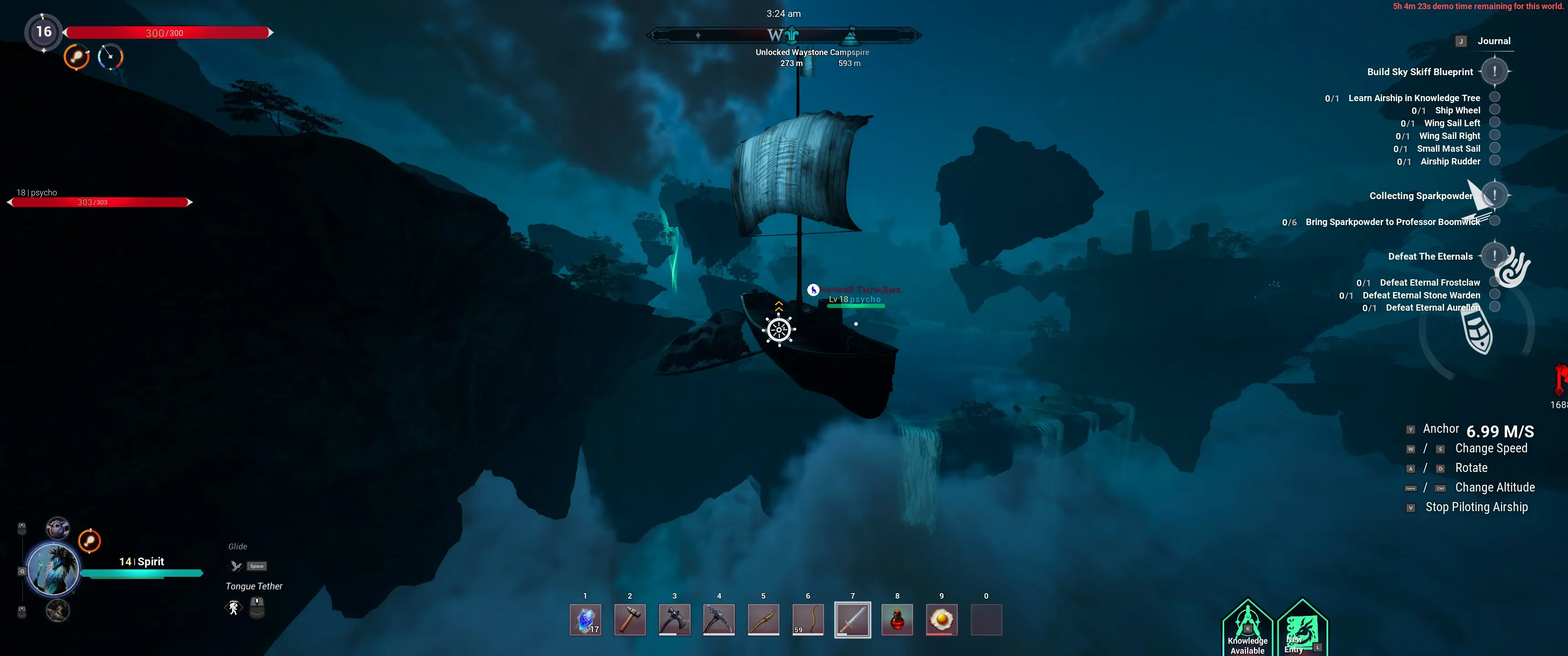Image resolution: width=1568 pixels, height=656 pixels.
Task: Select the blue crystal hotbar slot
Action: pyautogui.click(x=585, y=620)
